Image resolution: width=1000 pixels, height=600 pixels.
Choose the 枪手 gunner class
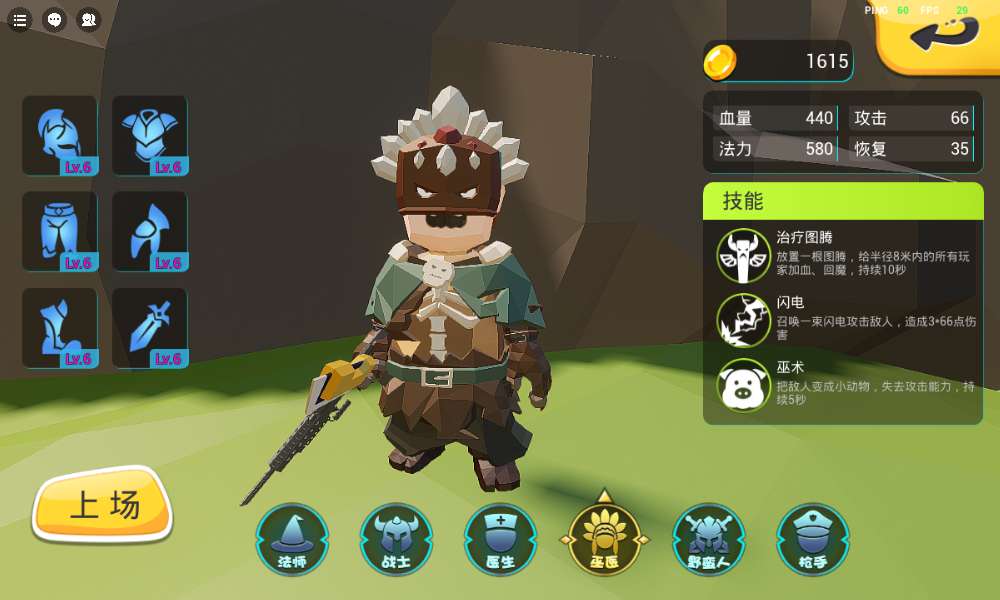[x=812, y=540]
